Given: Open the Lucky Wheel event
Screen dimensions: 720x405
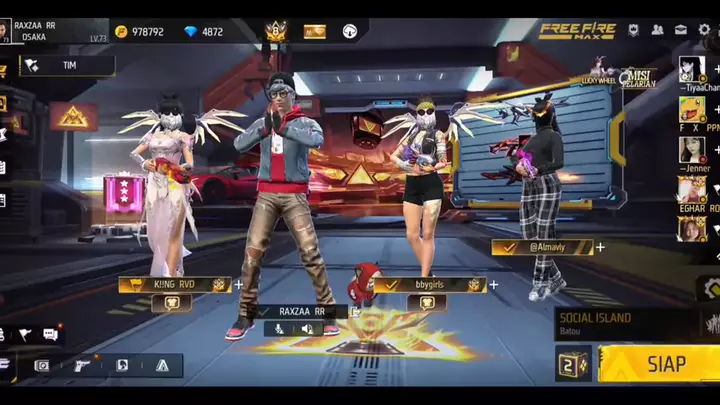Looking at the screenshot, I should tap(603, 72).
